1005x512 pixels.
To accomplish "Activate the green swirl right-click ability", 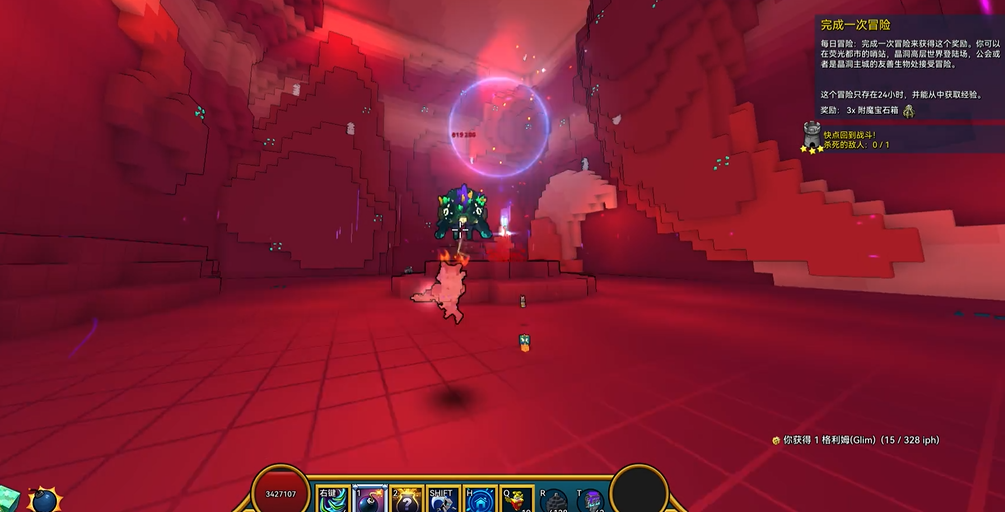I will [x=333, y=499].
